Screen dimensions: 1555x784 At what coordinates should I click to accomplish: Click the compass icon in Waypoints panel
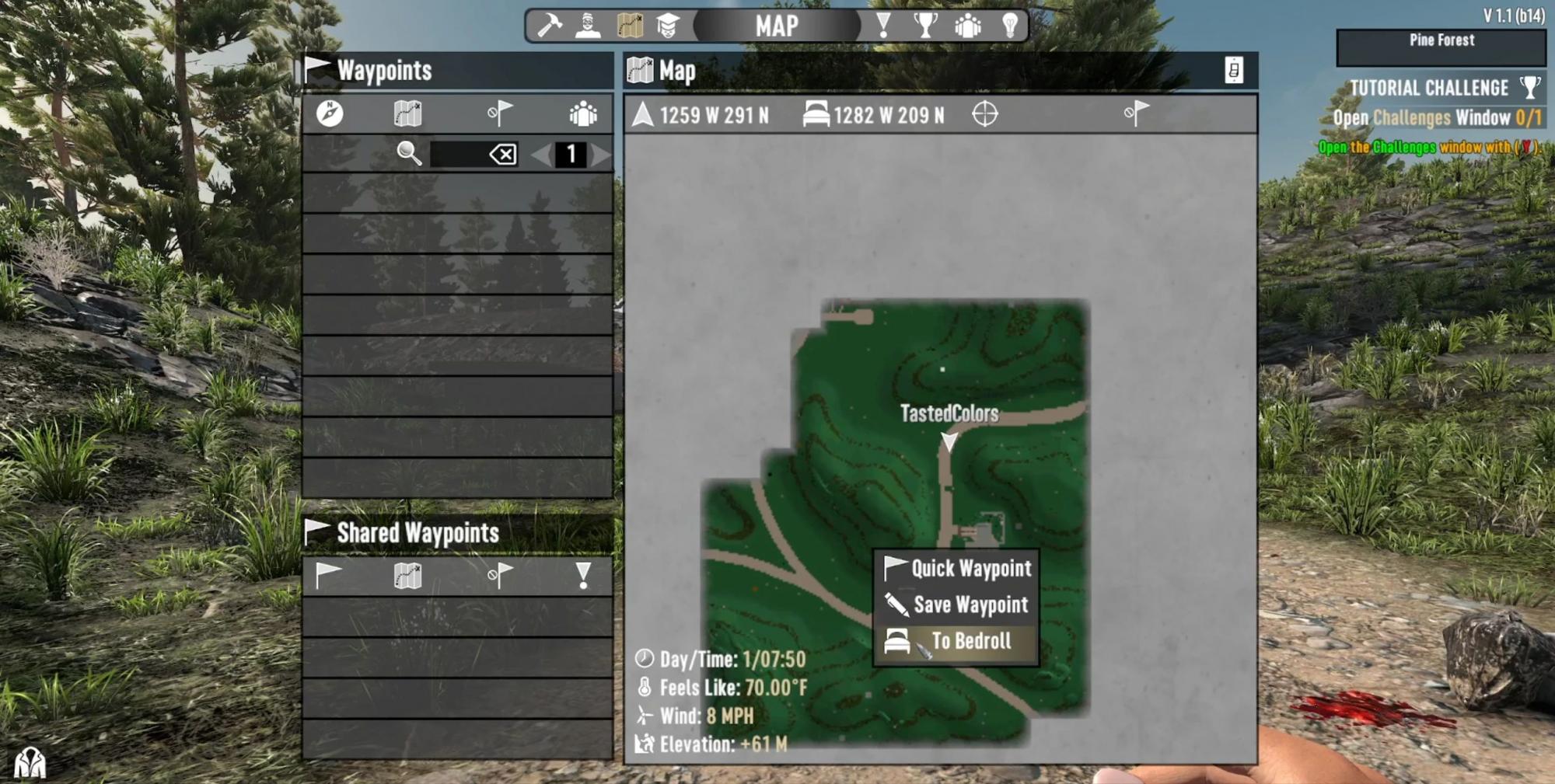pyautogui.click(x=330, y=114)
